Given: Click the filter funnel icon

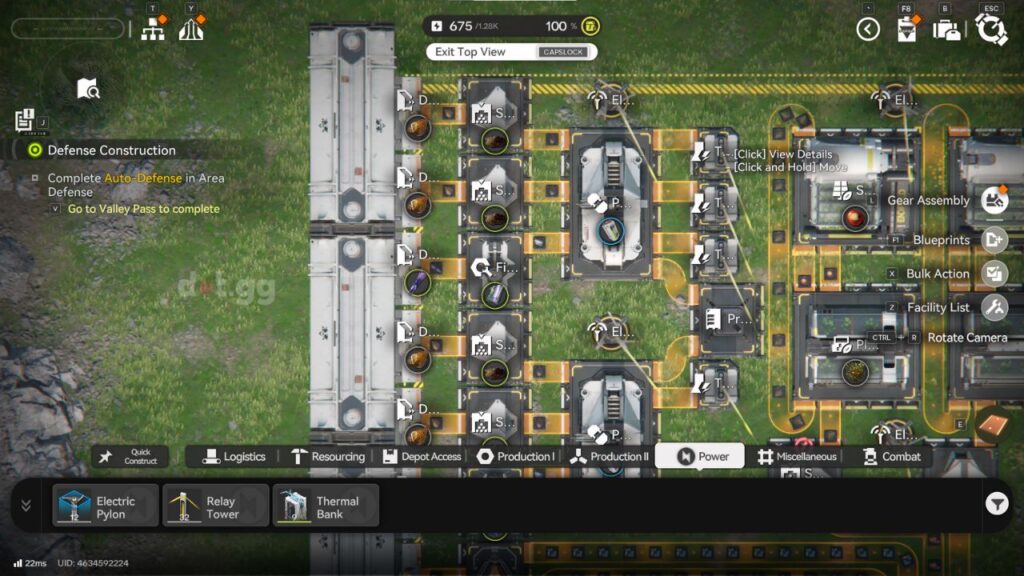Looking at the screenshot, I should pyautogui.click(x=996, y=505).
